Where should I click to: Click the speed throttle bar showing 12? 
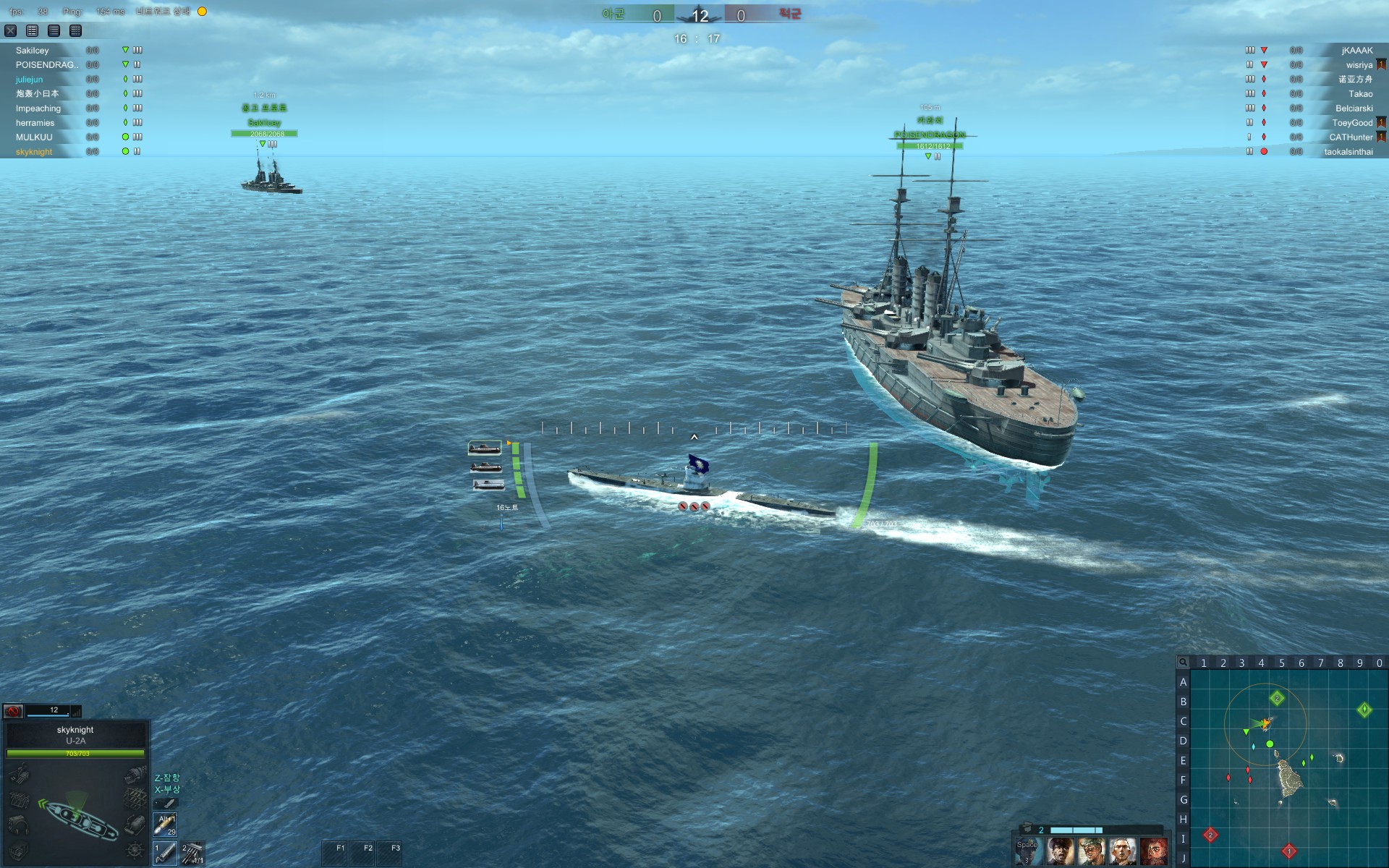pos(47,711)
